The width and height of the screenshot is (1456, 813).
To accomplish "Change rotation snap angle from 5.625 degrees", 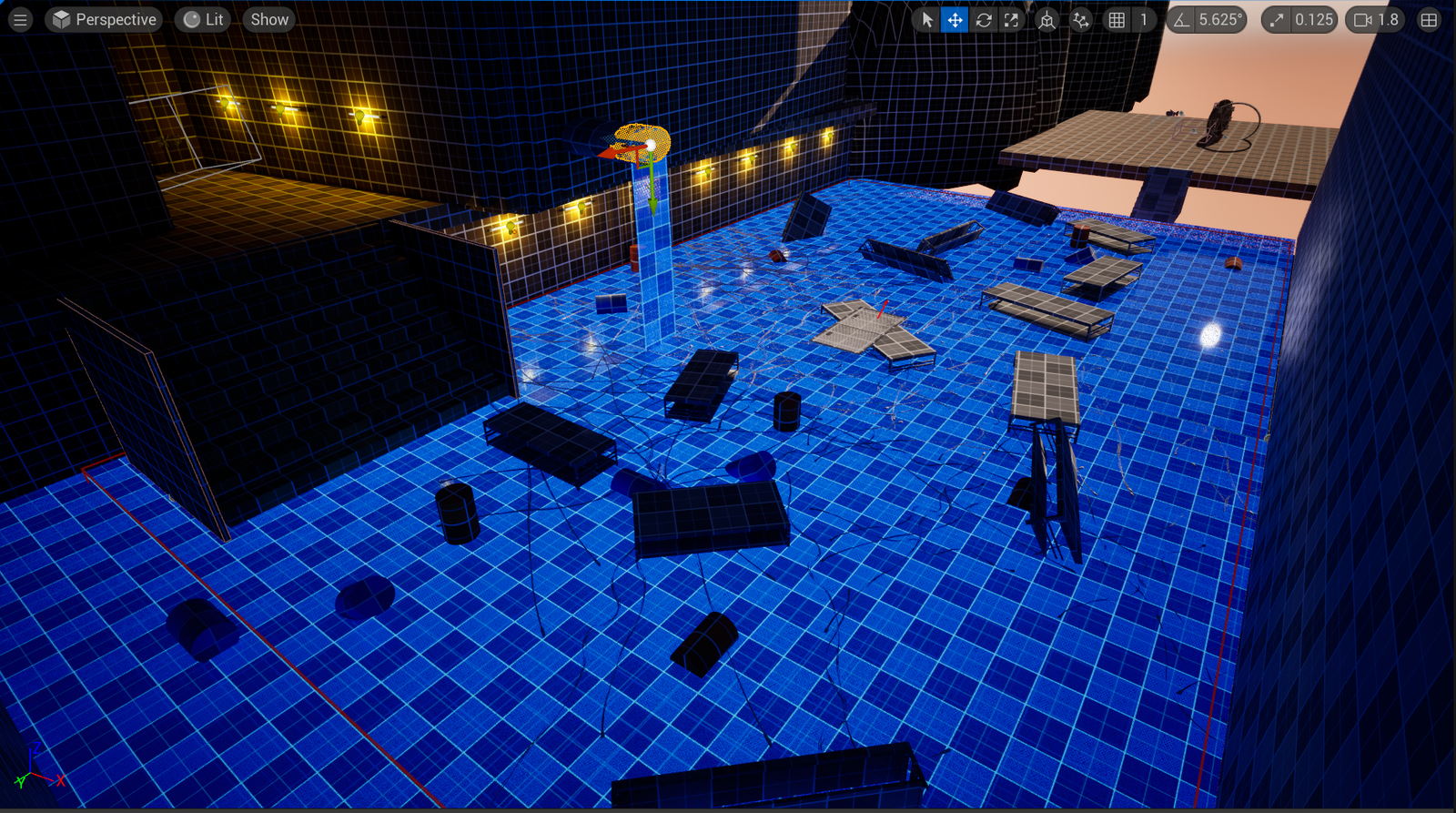I will [1219, 19].
